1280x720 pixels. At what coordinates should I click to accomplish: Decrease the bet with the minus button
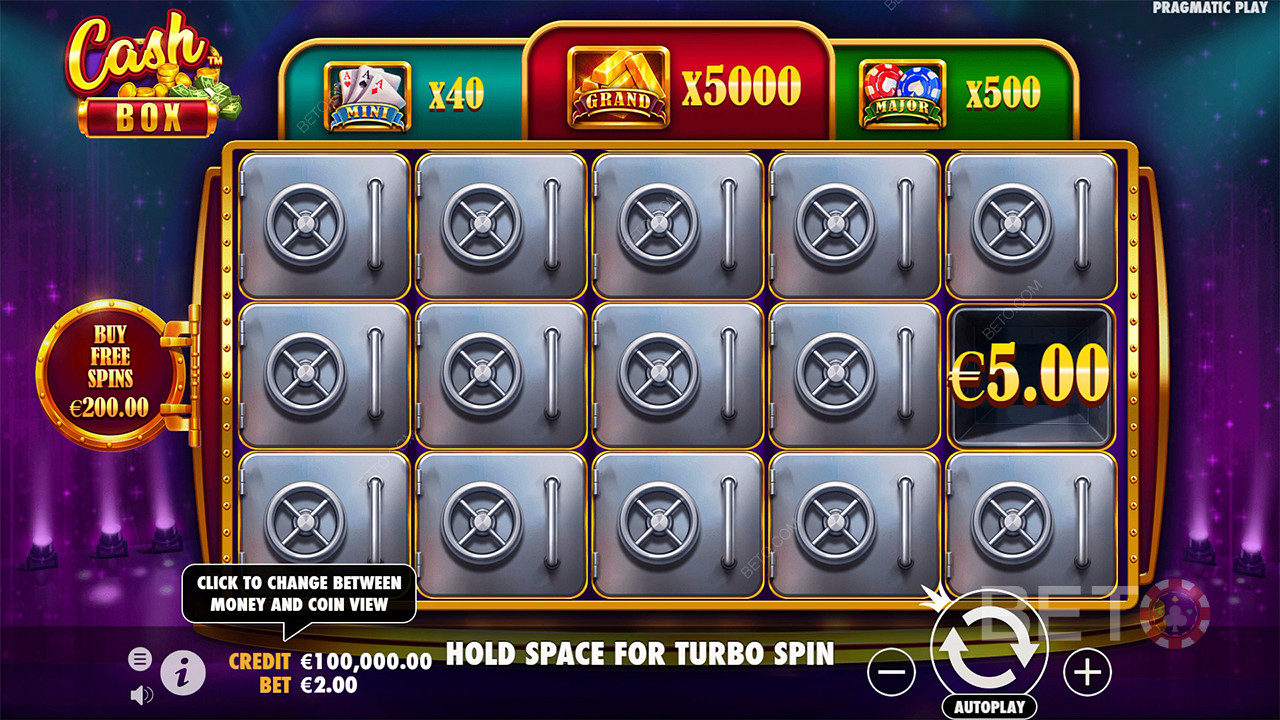point(891,674)
